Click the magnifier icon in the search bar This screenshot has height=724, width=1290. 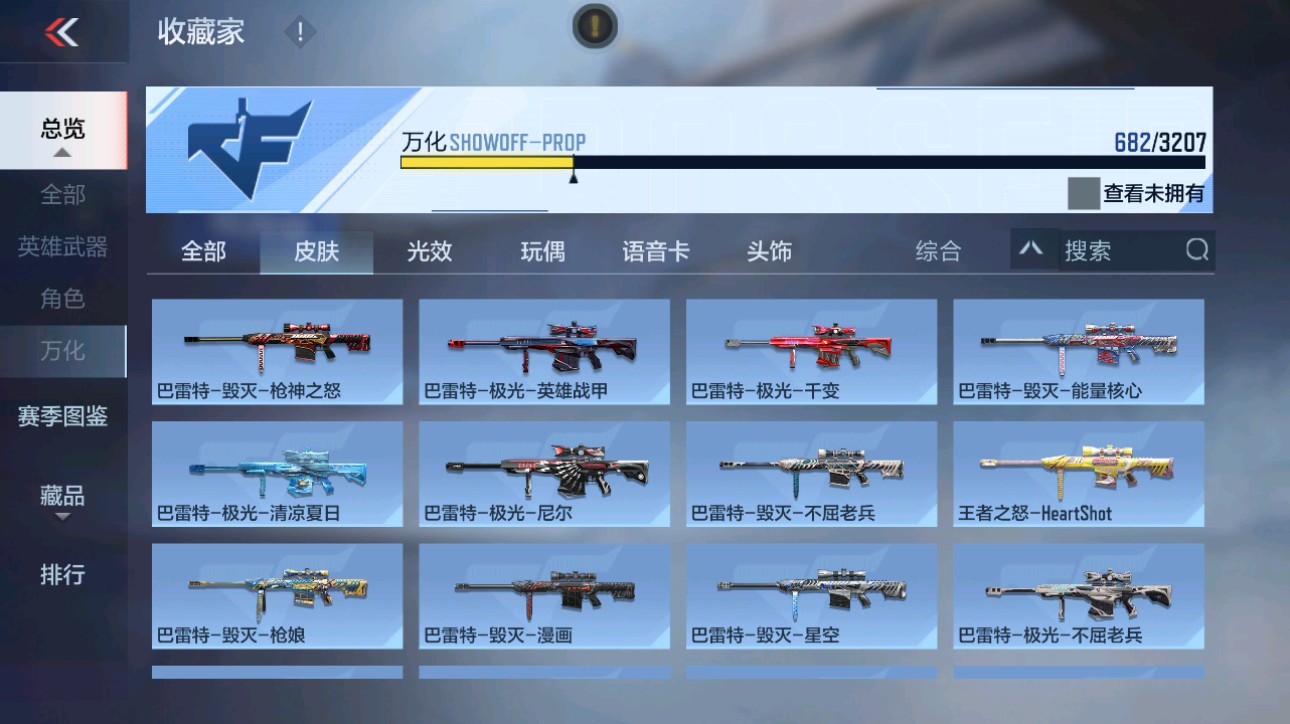click(x=1196, y=252)
